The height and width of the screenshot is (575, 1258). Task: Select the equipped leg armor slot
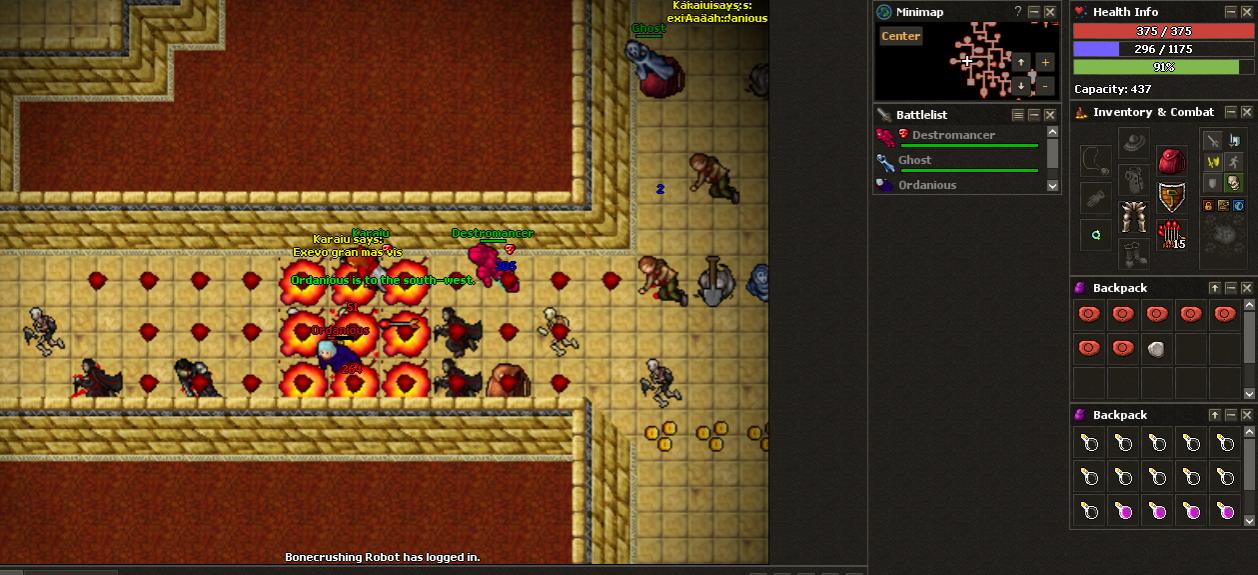coord(1133,217)
